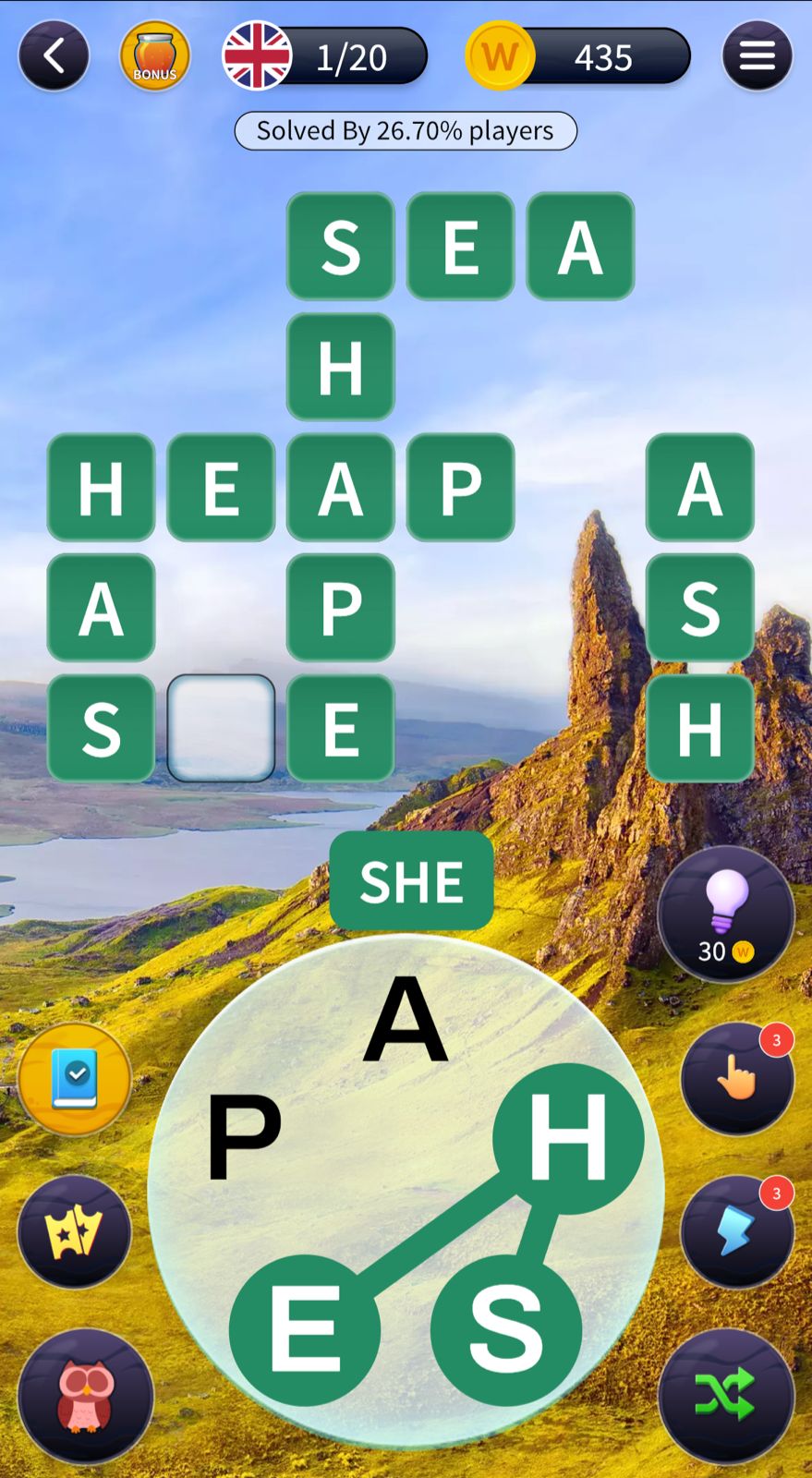Open the star tickets button
812x1478 pixels.
tap(74, 1230)
